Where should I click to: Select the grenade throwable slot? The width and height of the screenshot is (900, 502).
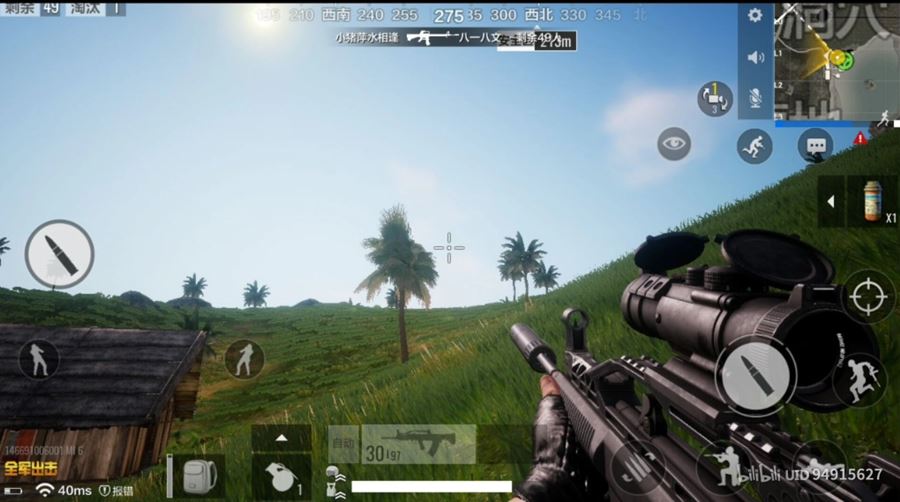click(281, 475)
